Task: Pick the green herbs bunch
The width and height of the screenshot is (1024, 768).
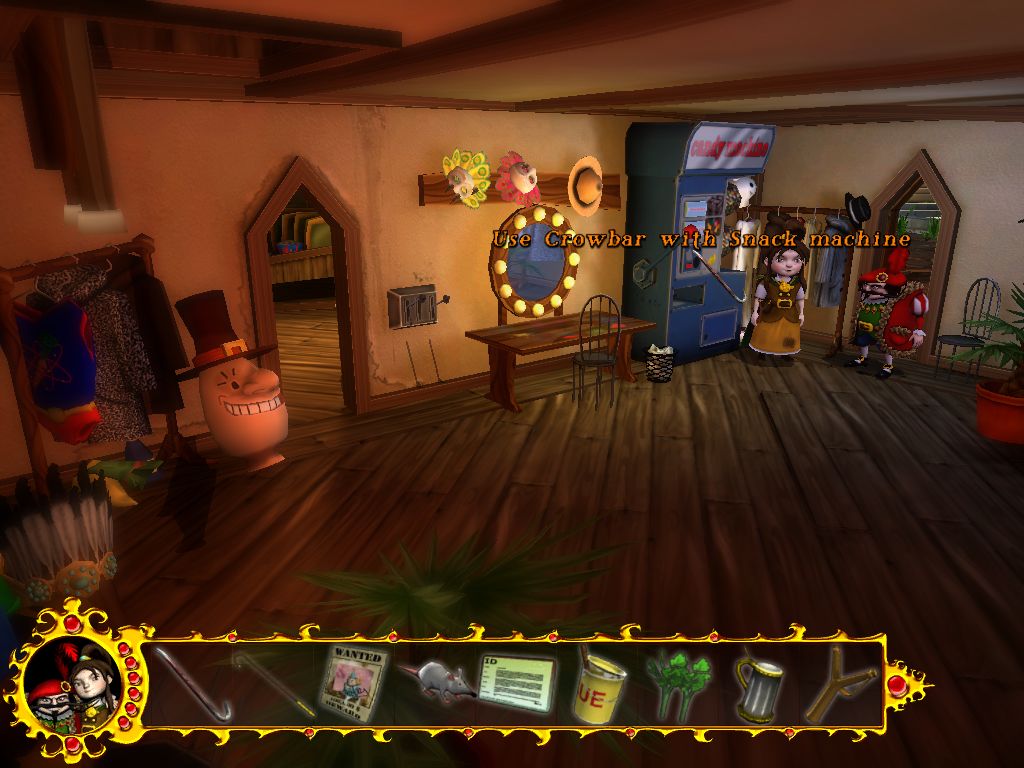Action: (679, 684)
